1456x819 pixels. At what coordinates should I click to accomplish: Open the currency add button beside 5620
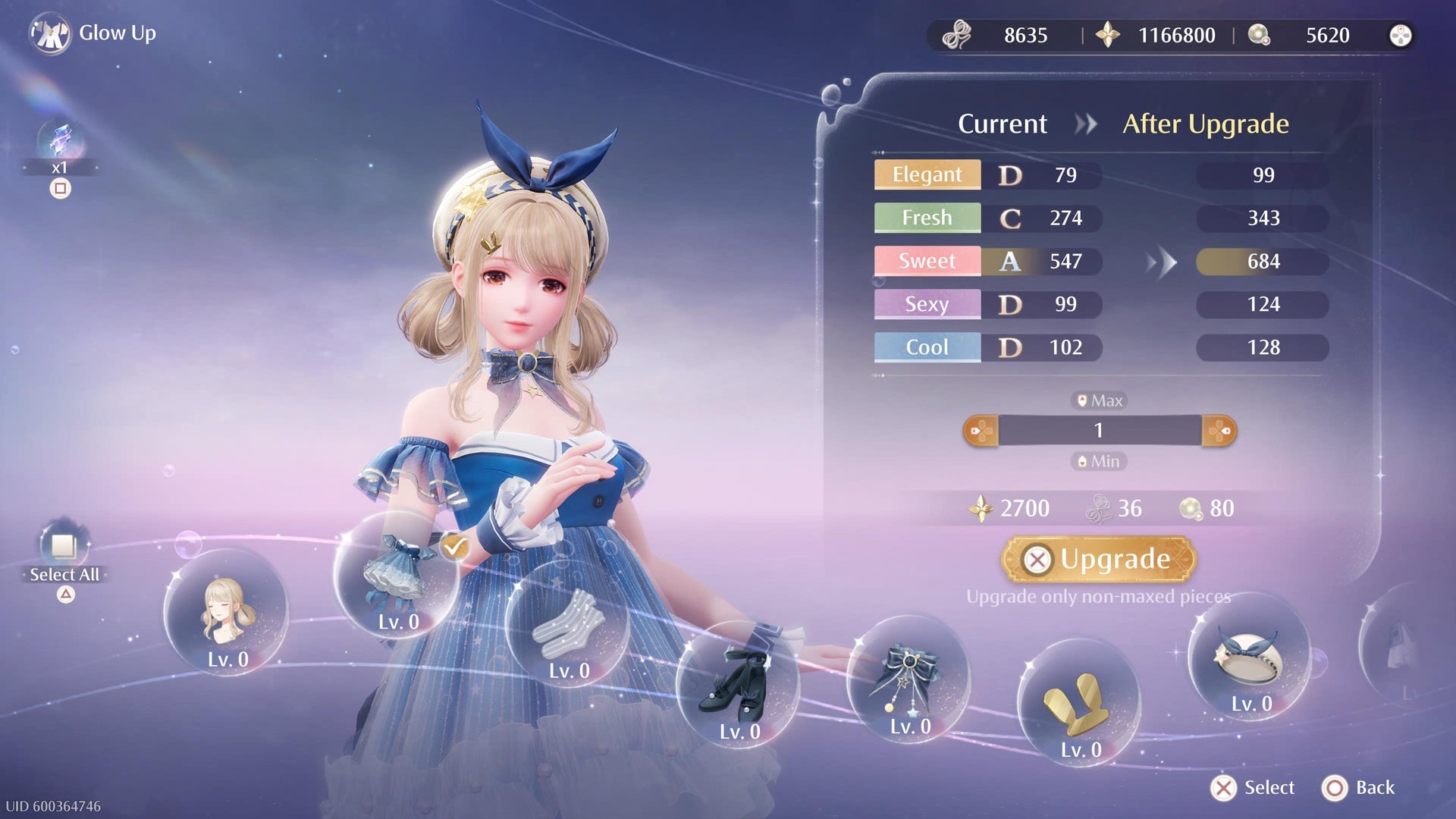pos(1400,35)
